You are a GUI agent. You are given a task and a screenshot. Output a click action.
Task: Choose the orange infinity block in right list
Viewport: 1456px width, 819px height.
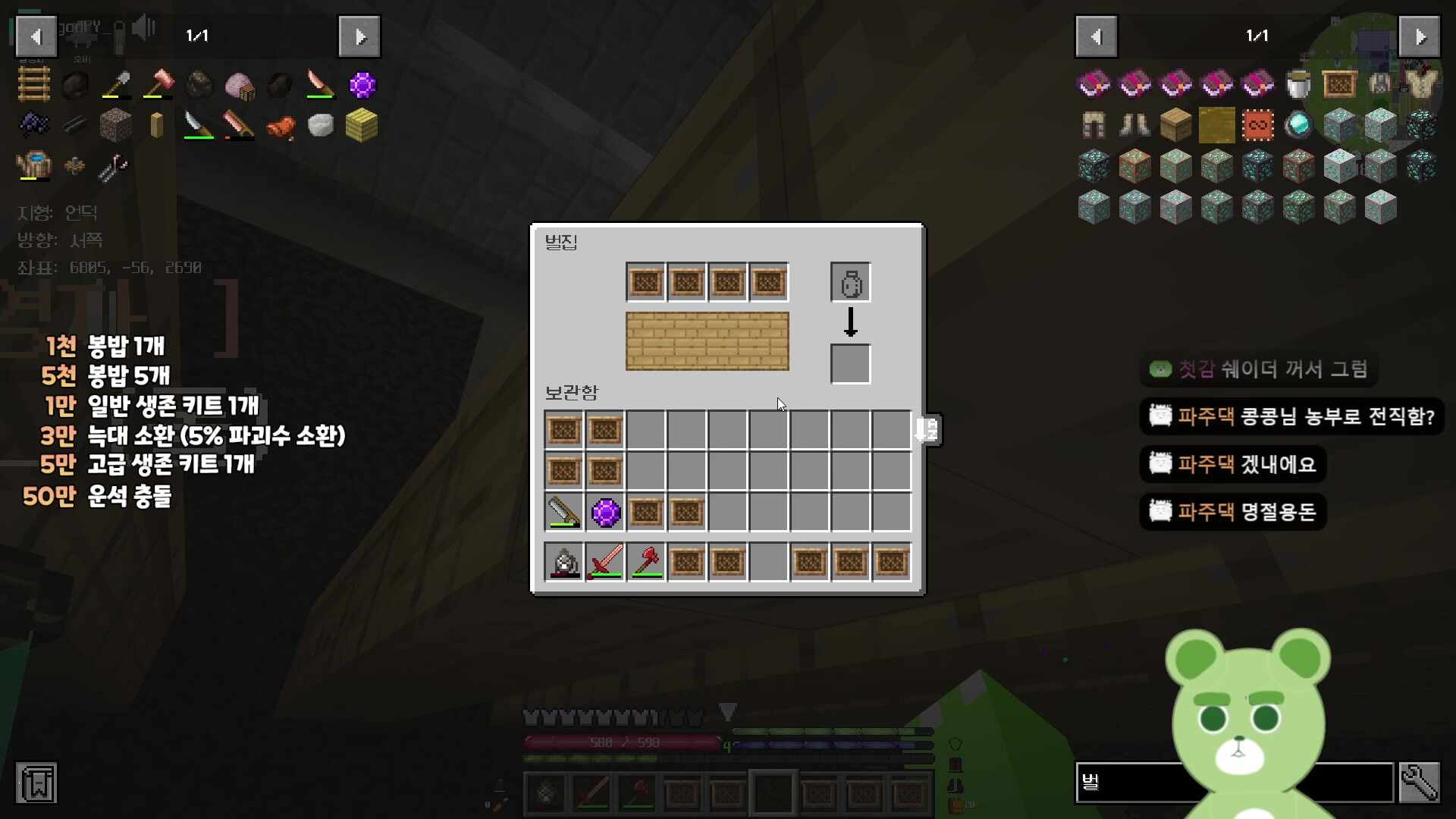coord(1257,126)
